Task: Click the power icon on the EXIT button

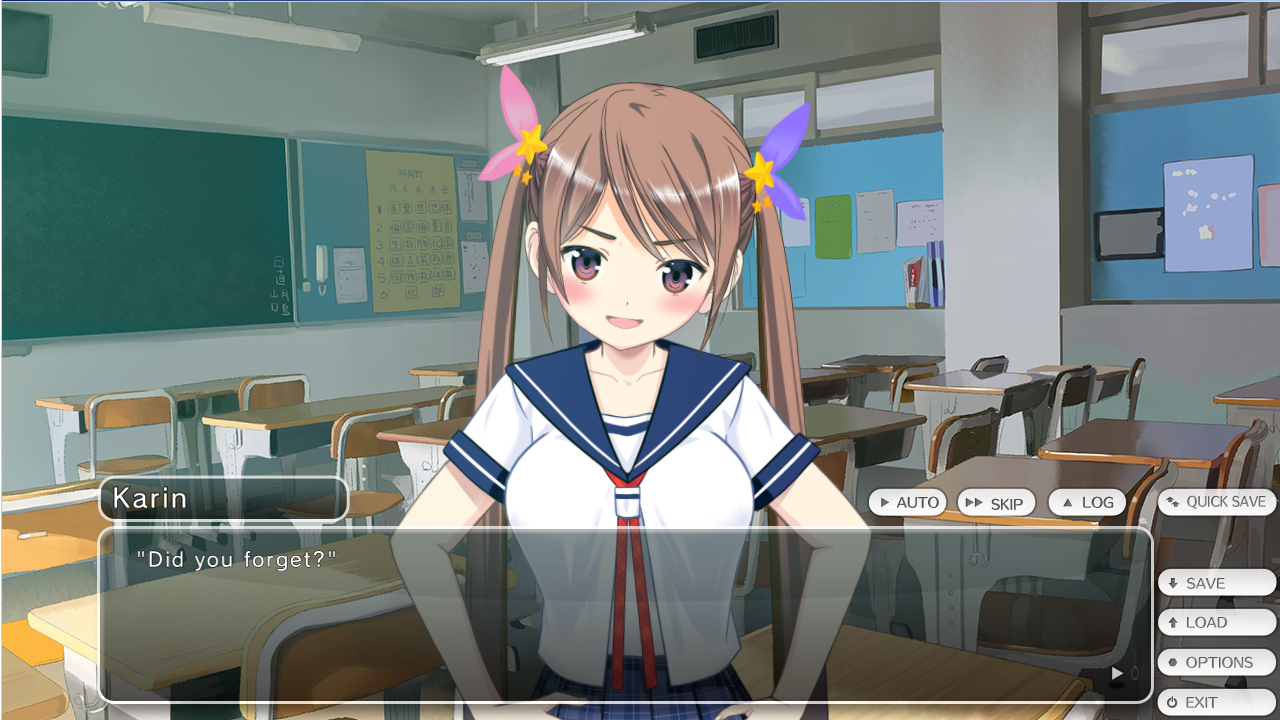Action: coord(1172,702)
